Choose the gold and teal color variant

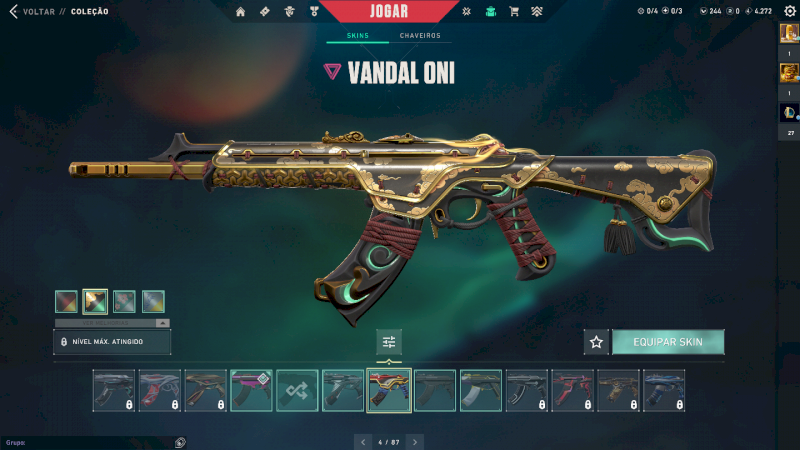(95, 301)
